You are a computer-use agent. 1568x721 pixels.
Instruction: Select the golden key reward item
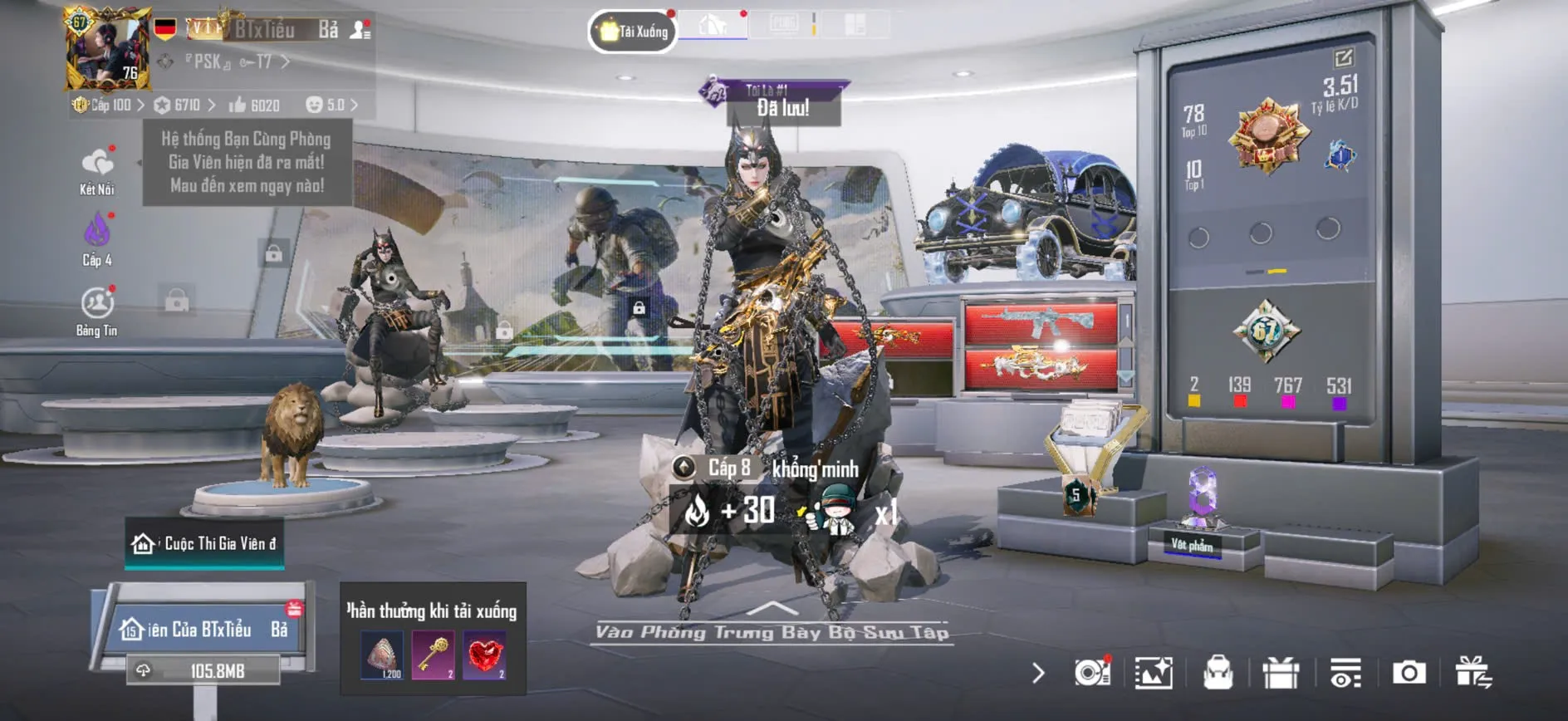[x=433, y=655]
